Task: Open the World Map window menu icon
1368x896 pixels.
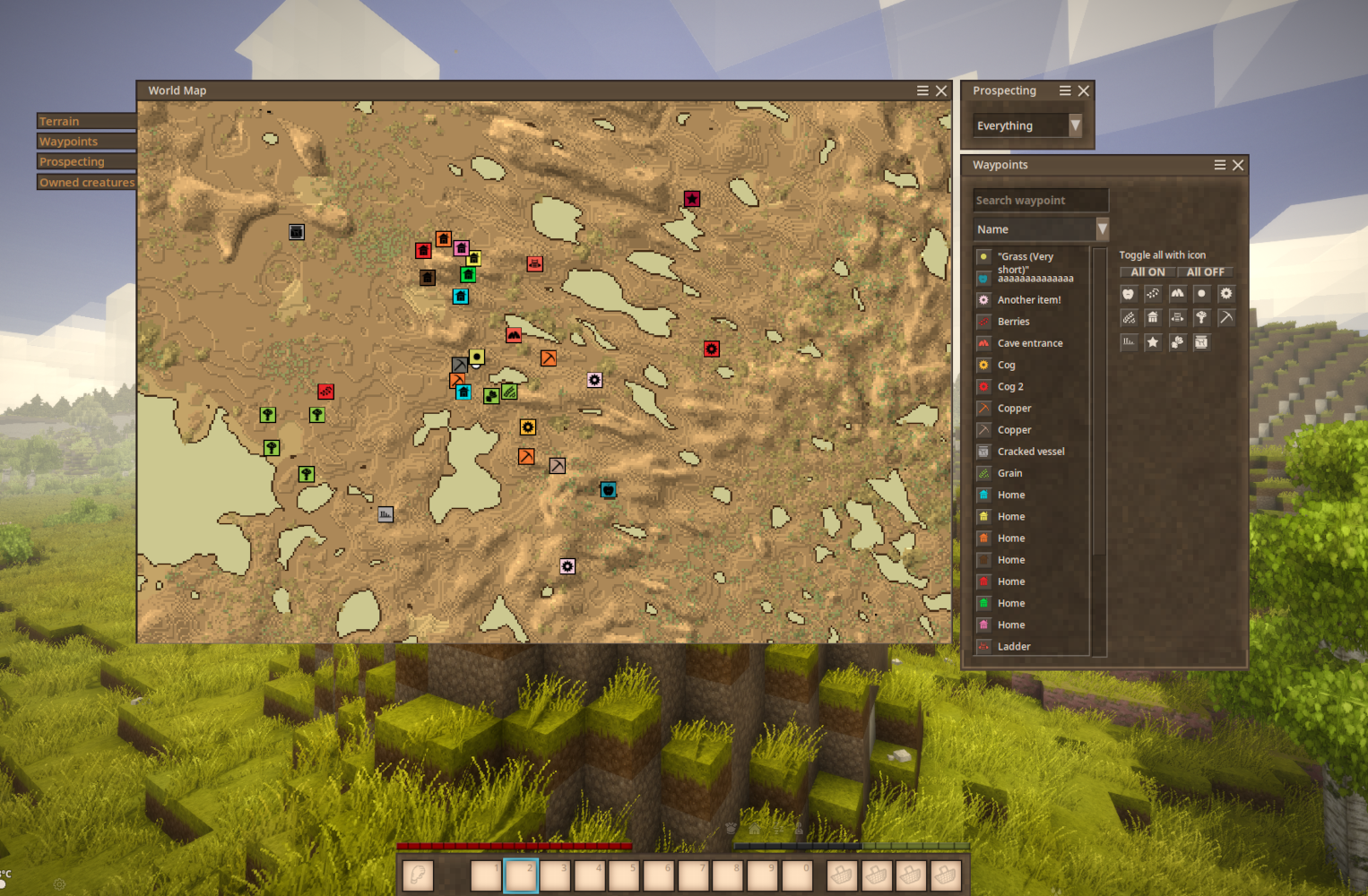Action: point(922,90)
